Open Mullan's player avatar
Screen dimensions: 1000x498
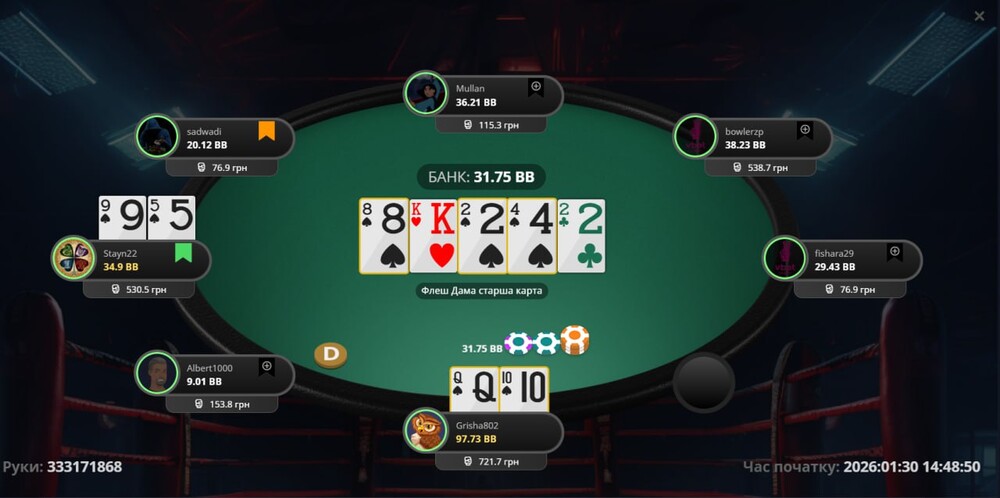point(425,94)
